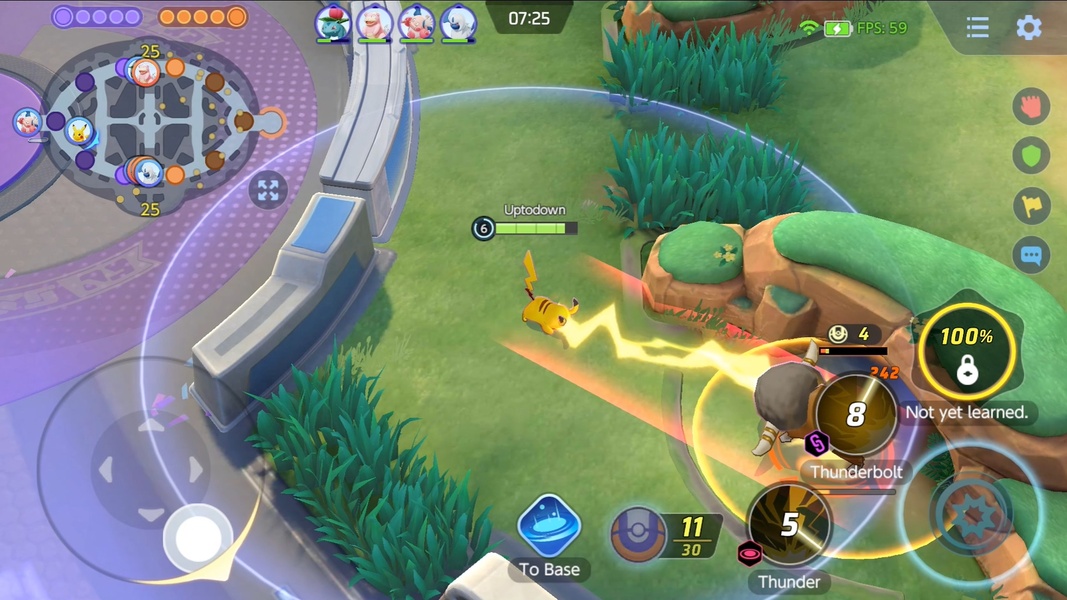This screenshot has height=600, width=1067.
Task: Touch the movement joystick
Action: point(198,538)
